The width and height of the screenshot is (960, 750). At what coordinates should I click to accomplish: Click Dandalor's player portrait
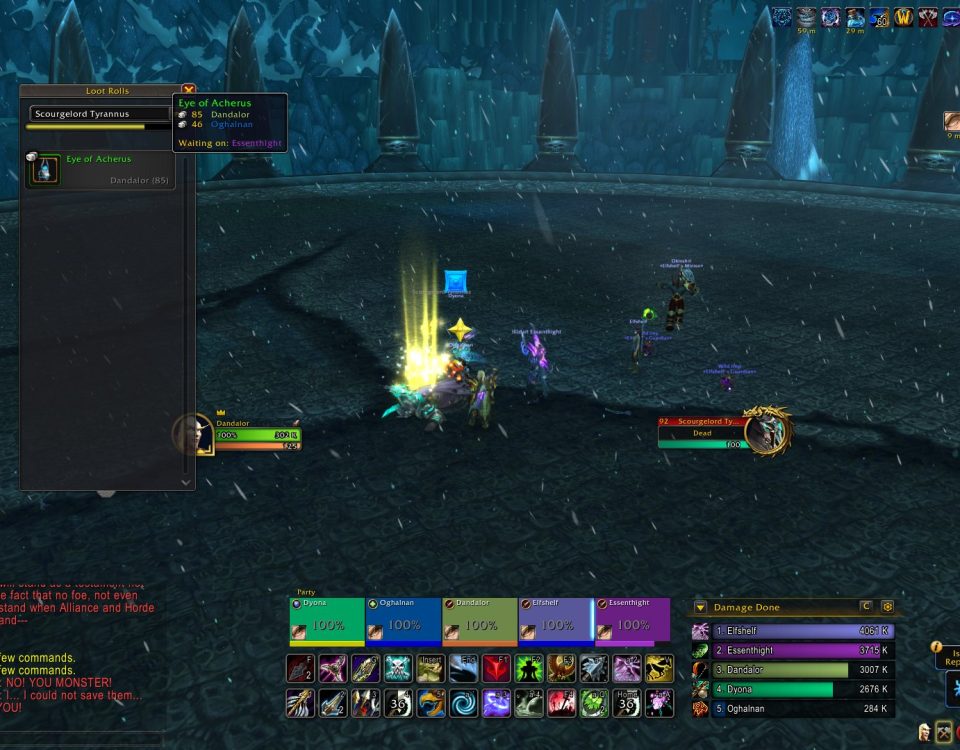pyautogui.click(x=193, y=435)
